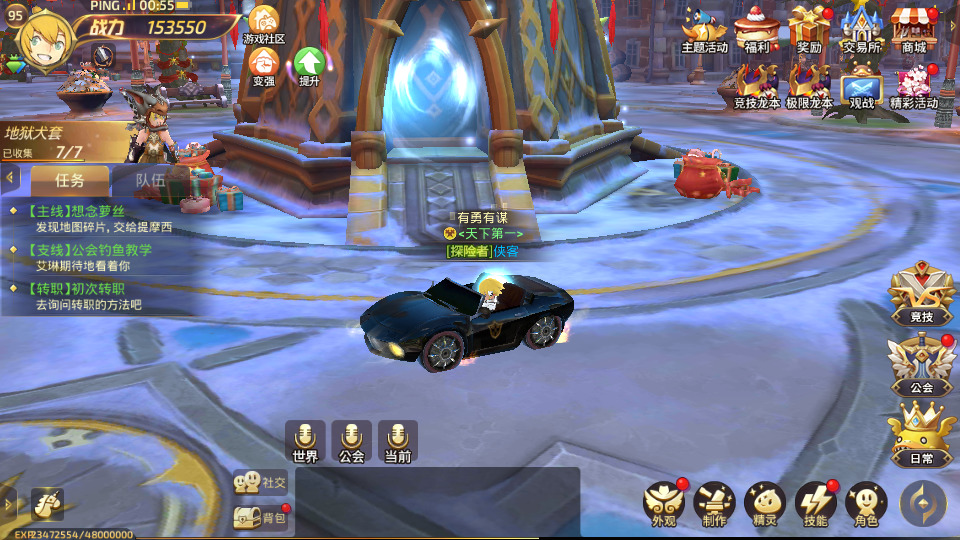Claim rewards via the 奖励 gift icon
The image size is (960, 540).
[x=809, y=30]
